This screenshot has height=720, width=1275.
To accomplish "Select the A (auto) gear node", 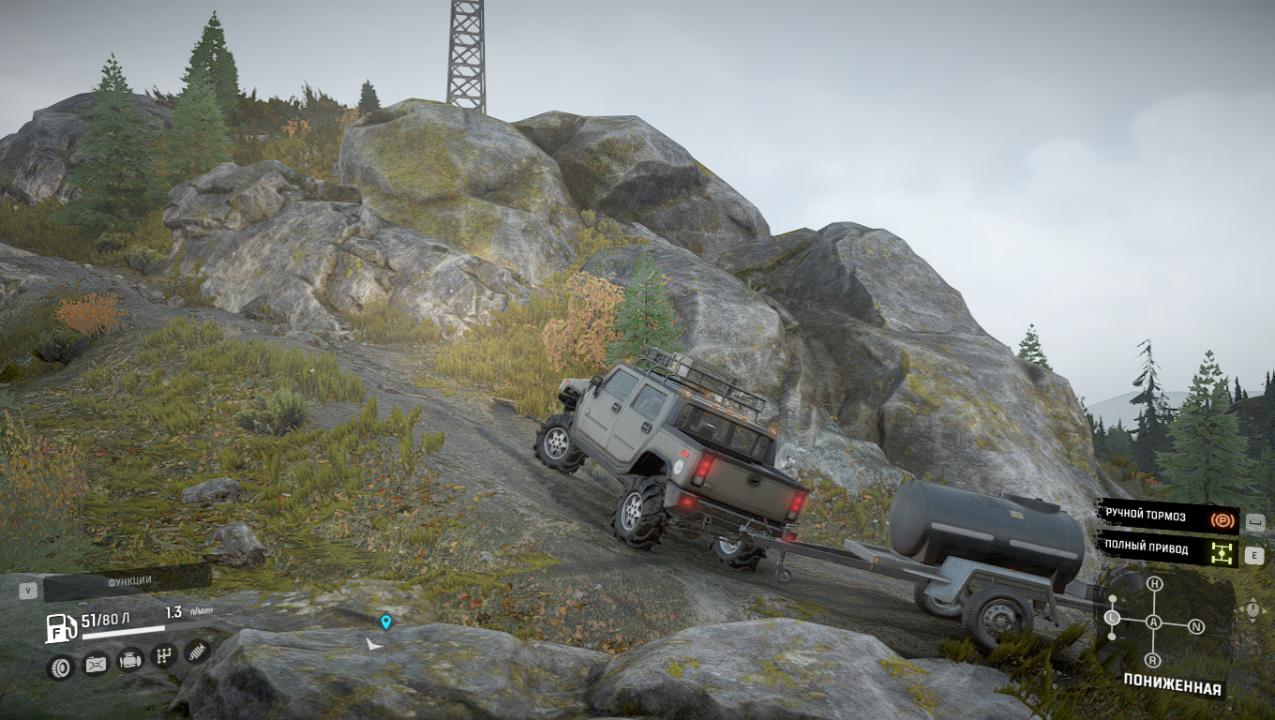I will point(1154,622).
